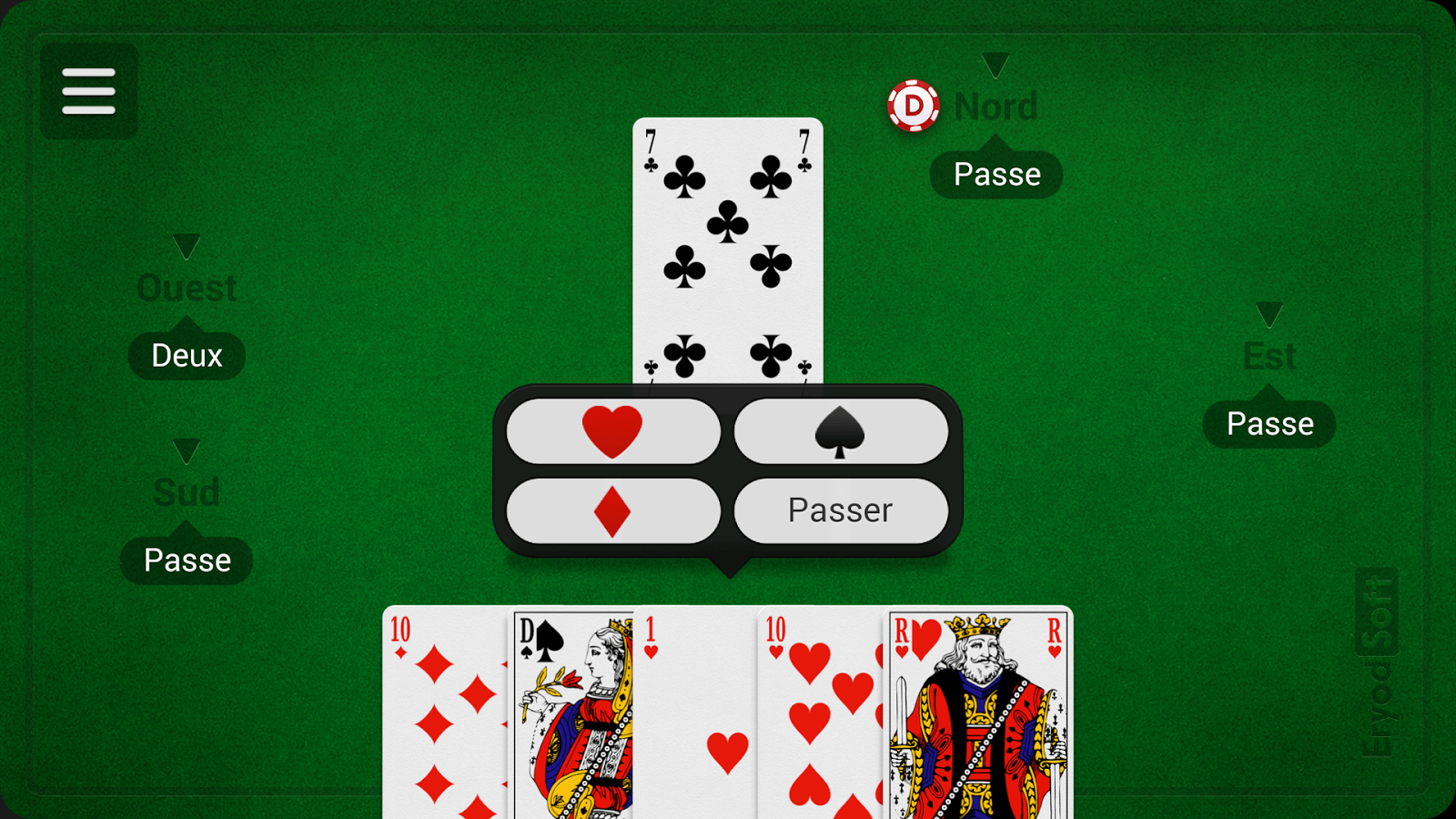Select hearts as the trump suit
This screenshot has width=1456, height=819.
pyautogui.click(x=612, y=430)
